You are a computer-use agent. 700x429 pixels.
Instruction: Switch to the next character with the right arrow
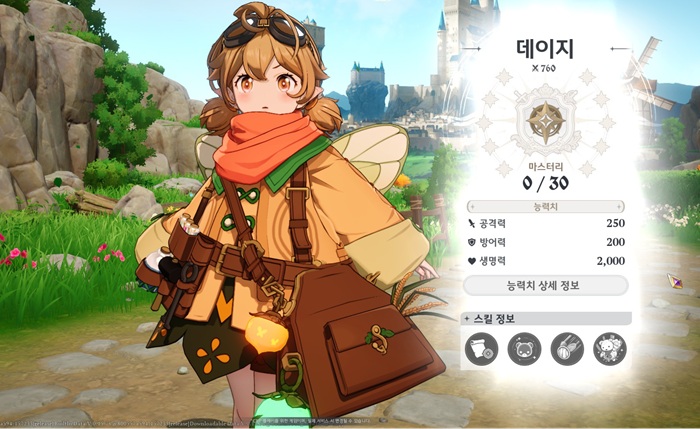618,48
